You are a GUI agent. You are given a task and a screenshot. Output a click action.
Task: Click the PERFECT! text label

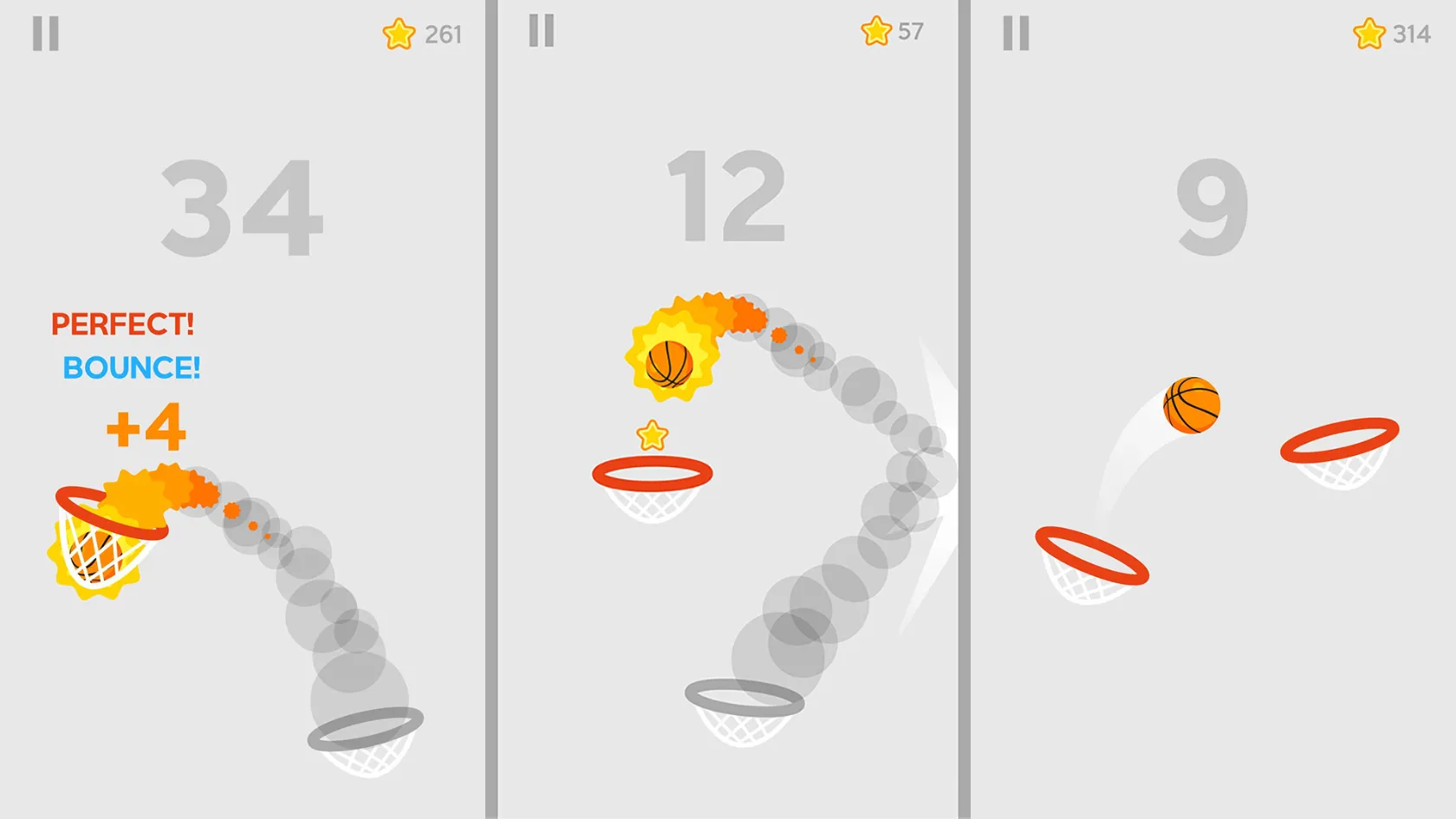[x=121, y=324]
